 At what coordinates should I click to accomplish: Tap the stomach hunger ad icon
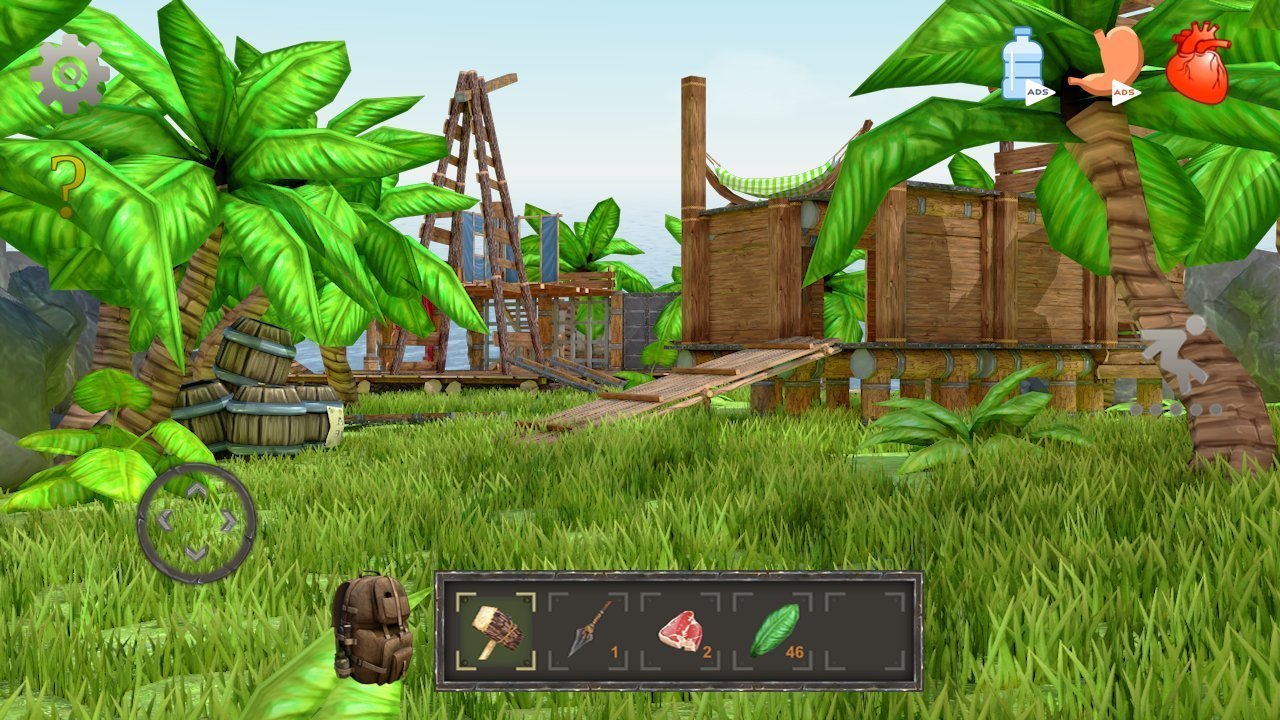pos(1108,64)
